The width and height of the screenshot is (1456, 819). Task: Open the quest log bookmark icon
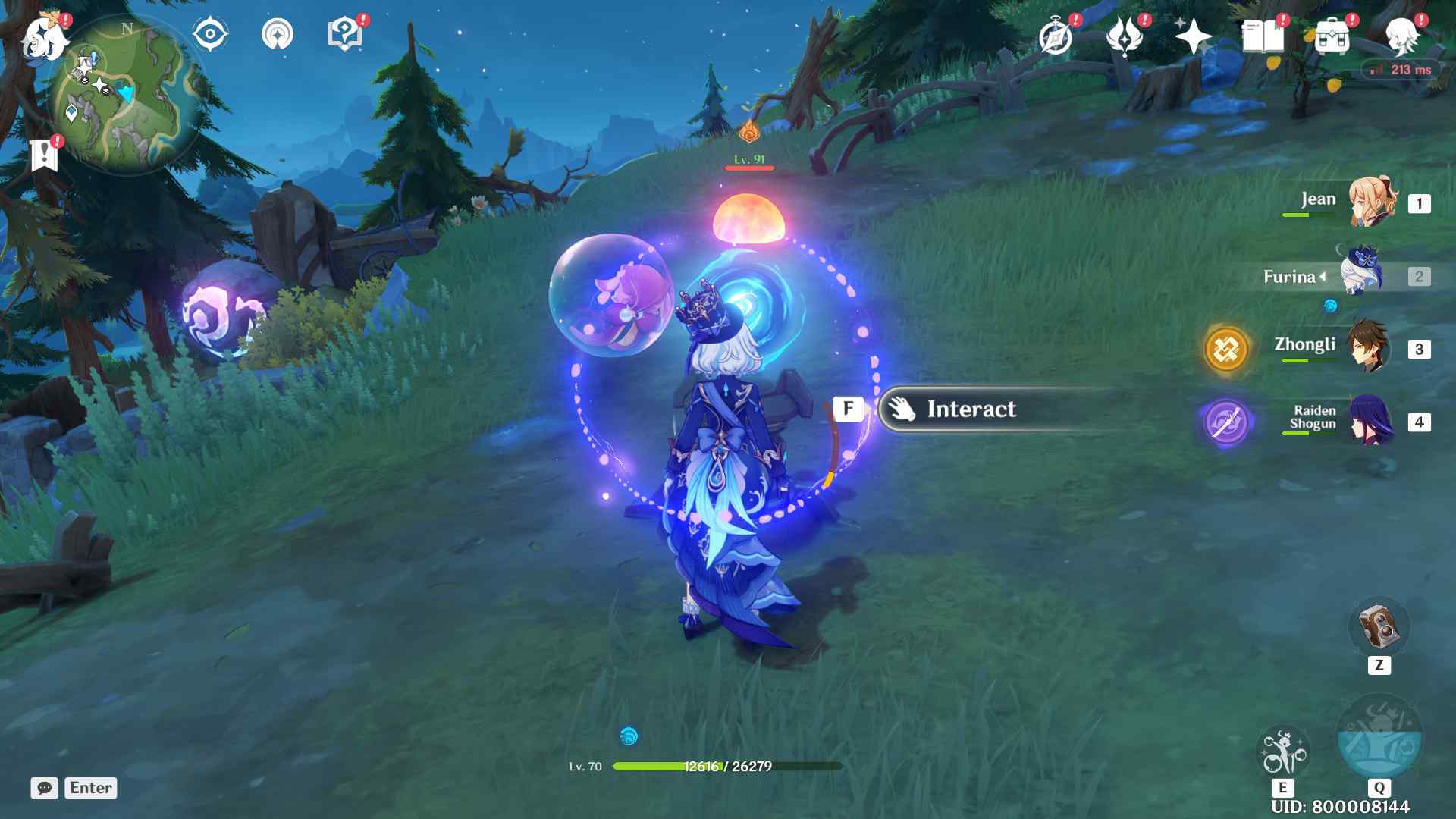tap(44, 155)
